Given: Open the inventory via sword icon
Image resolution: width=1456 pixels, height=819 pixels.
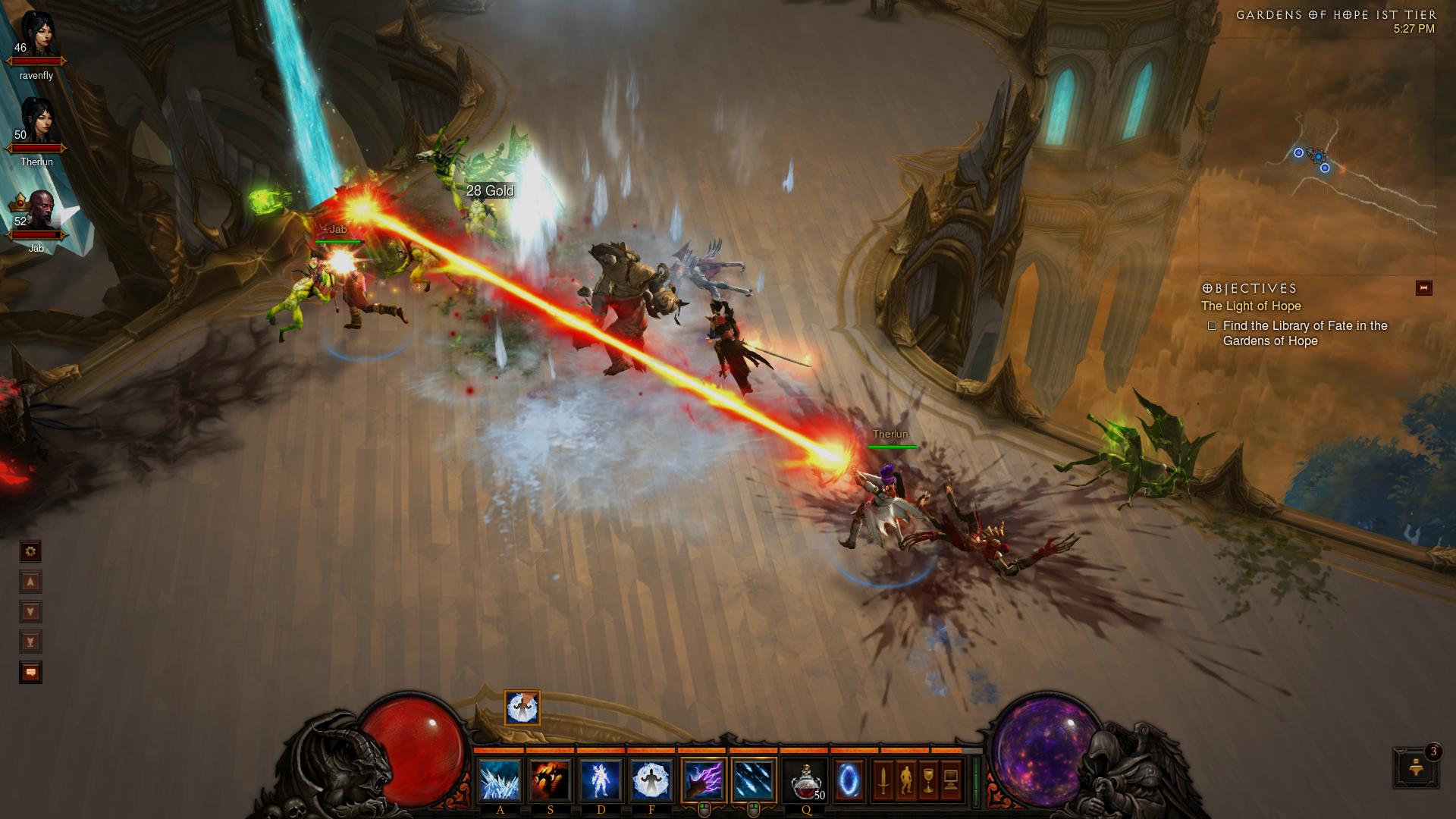Looking at the screenshot, I should pos(883,780).
